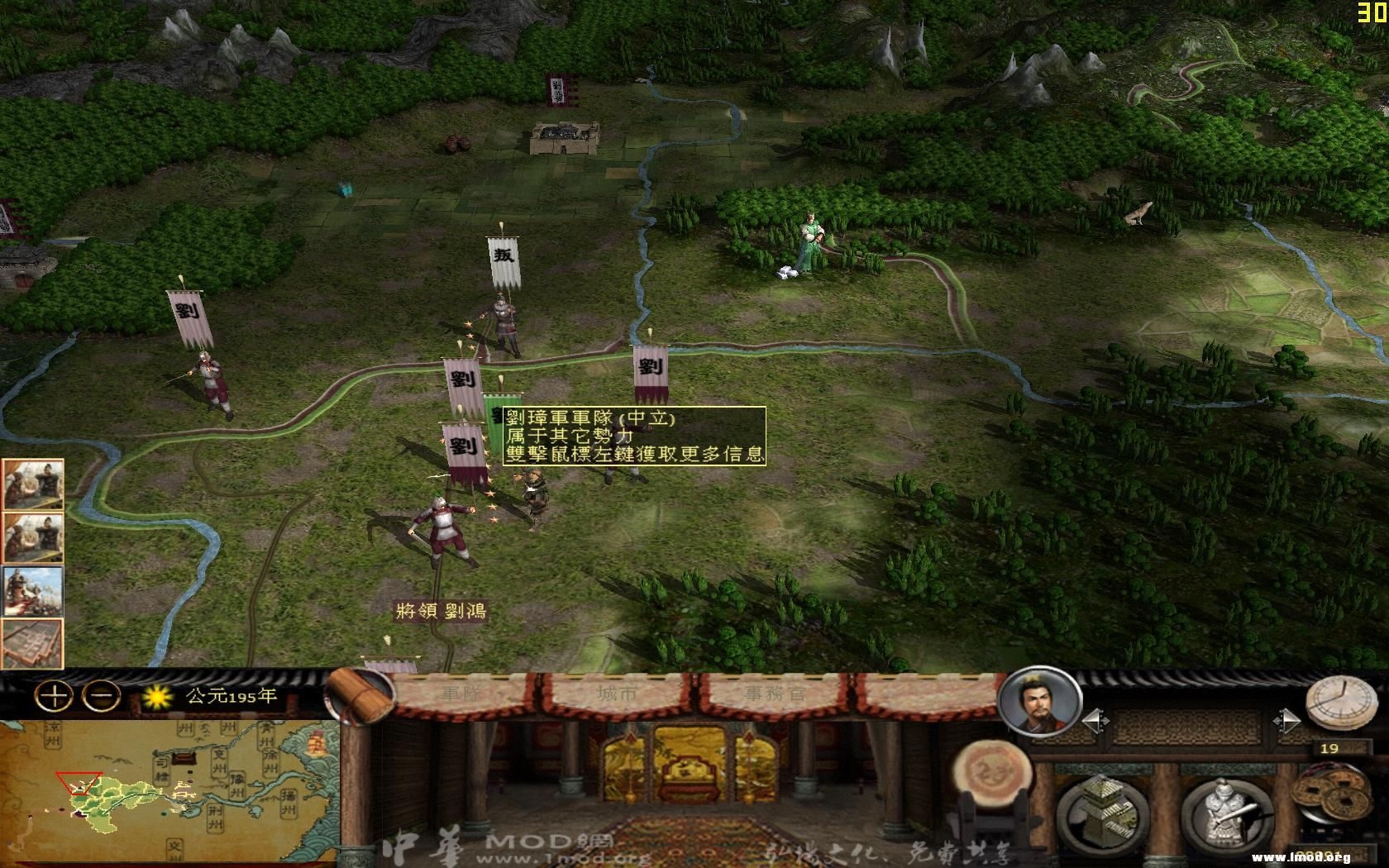Viewport: 1389px width, 868px height.
Task: Open the settlements overview building icon
Action: [1104, 810]
